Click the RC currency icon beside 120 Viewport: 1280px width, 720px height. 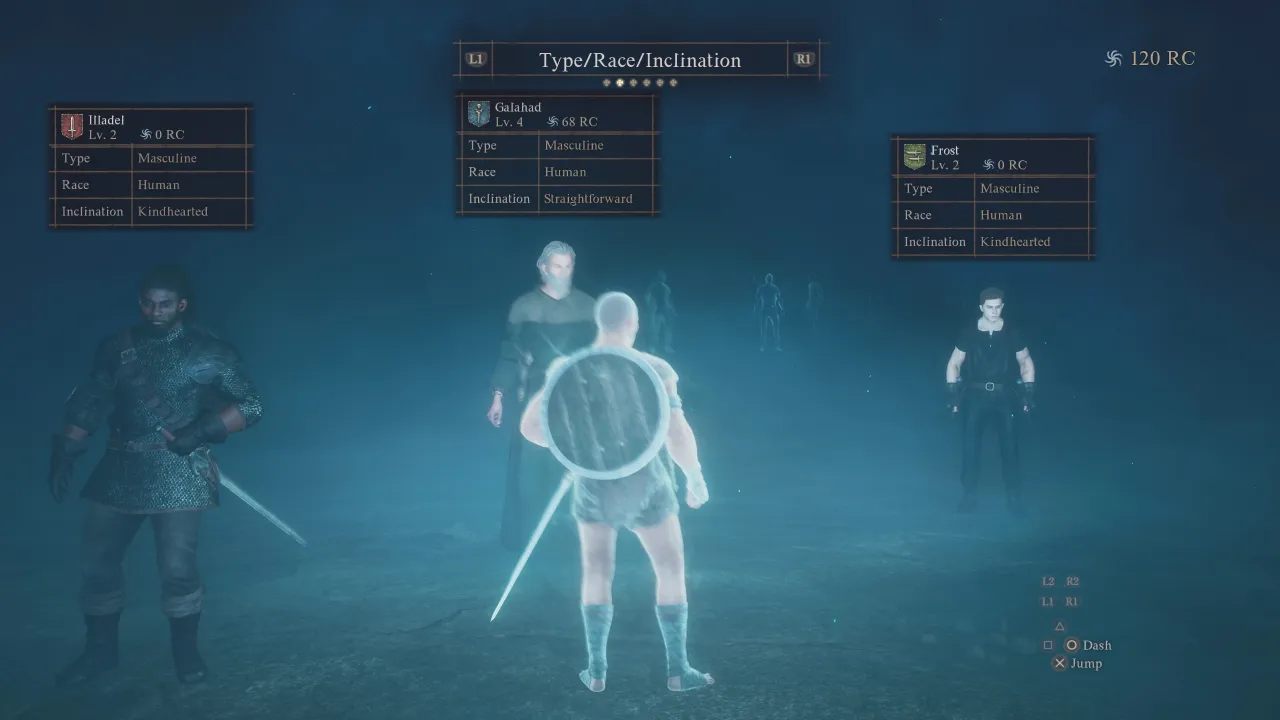pos(1112,58)
